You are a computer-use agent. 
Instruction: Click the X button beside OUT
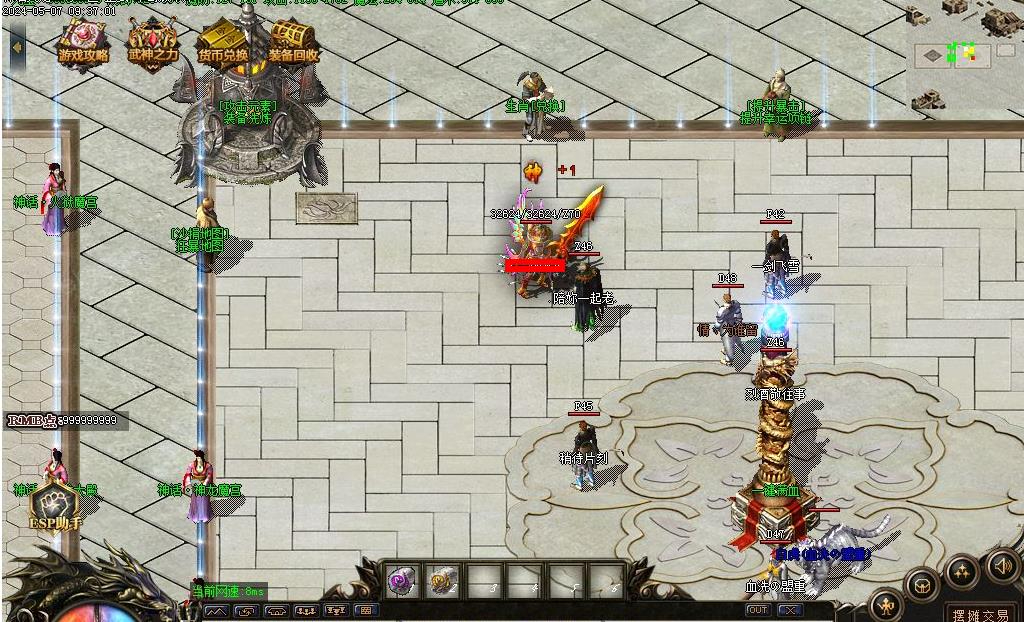(x=790, y=610)
